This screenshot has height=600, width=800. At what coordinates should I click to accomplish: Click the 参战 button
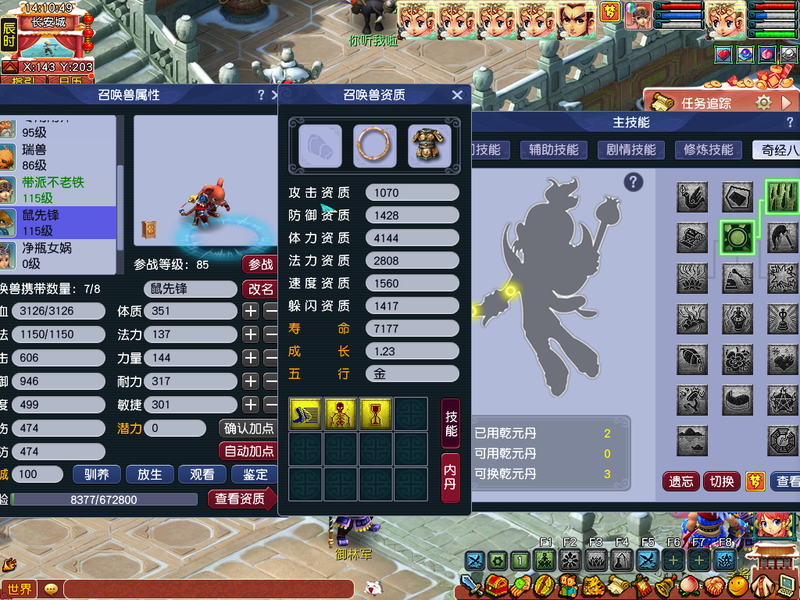(260, 265)
